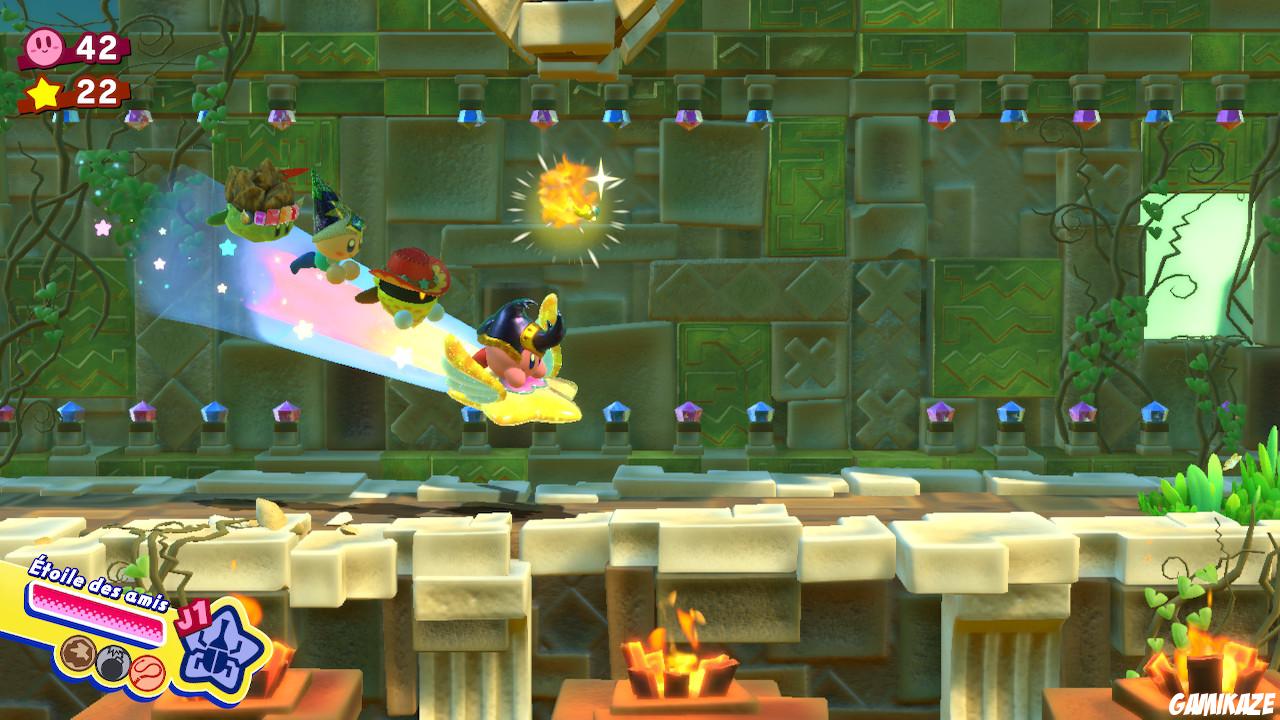Select the yo-yo ability icon in HUD

(x=146, y=672)
